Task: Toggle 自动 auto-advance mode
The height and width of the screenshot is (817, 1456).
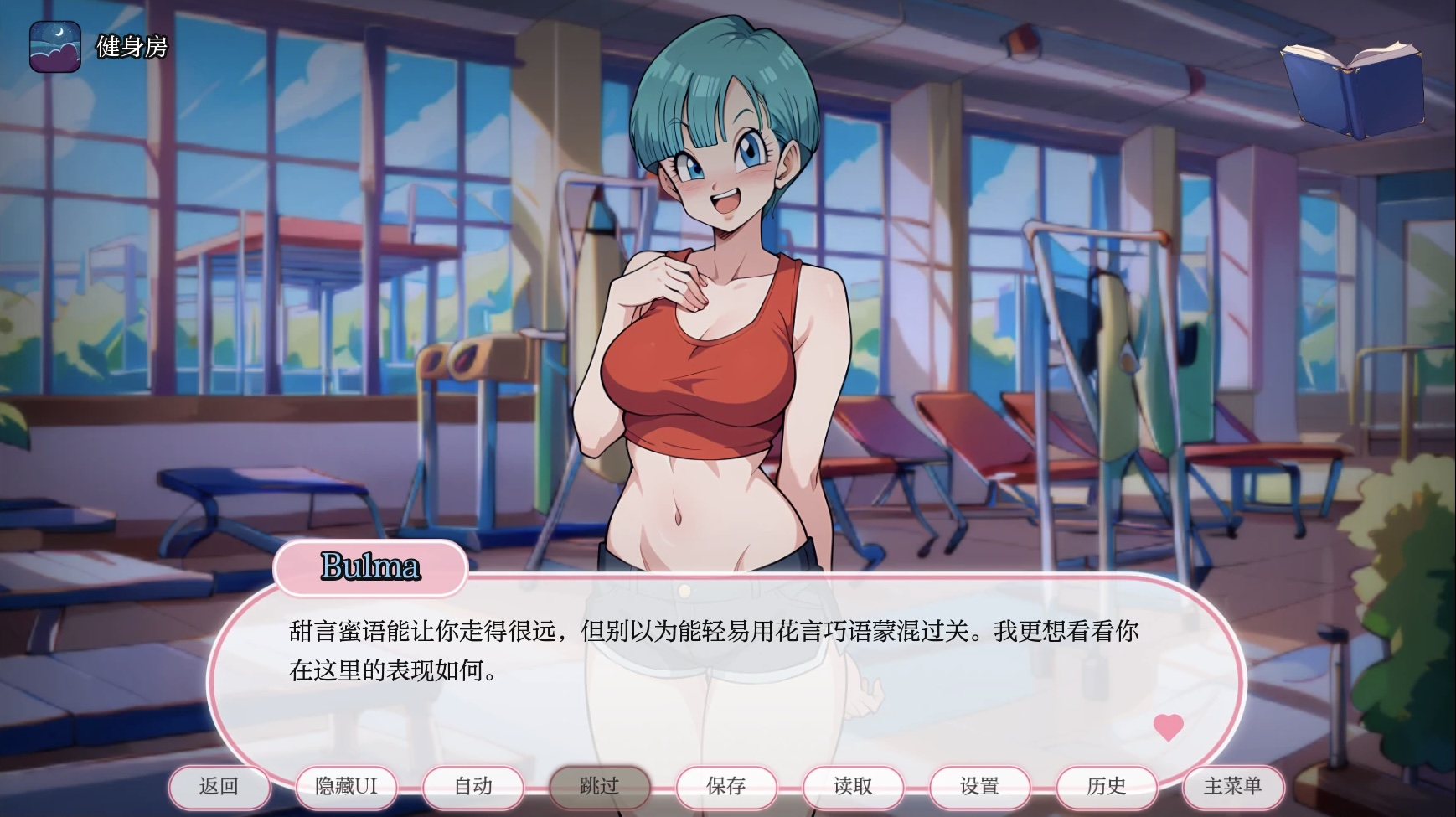Action: coord(473,786)
